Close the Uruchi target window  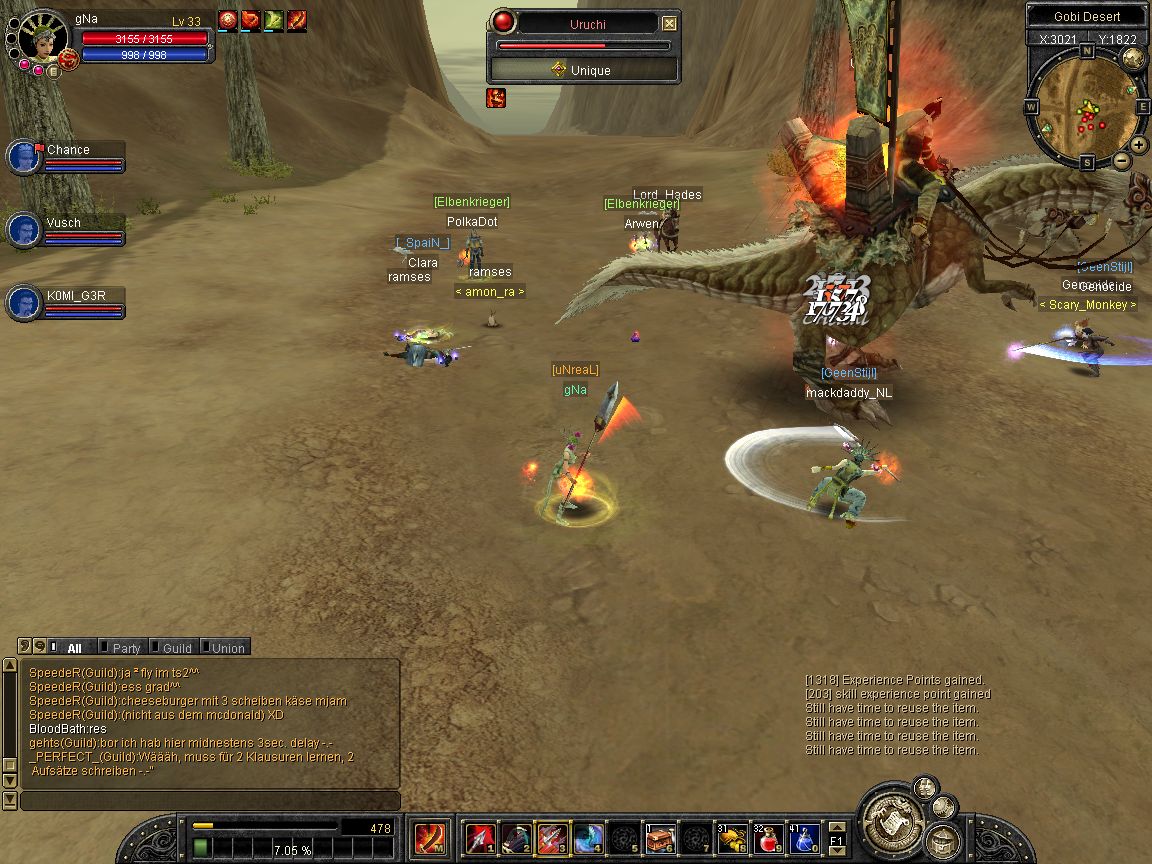(x=669, y=23)
